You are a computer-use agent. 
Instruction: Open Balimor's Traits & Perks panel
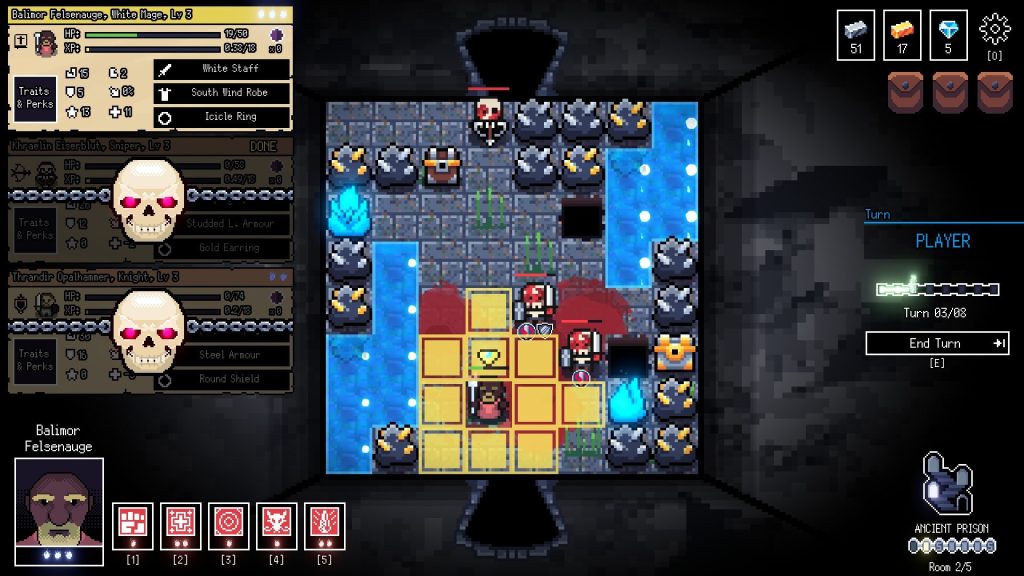tap(34, 97)
